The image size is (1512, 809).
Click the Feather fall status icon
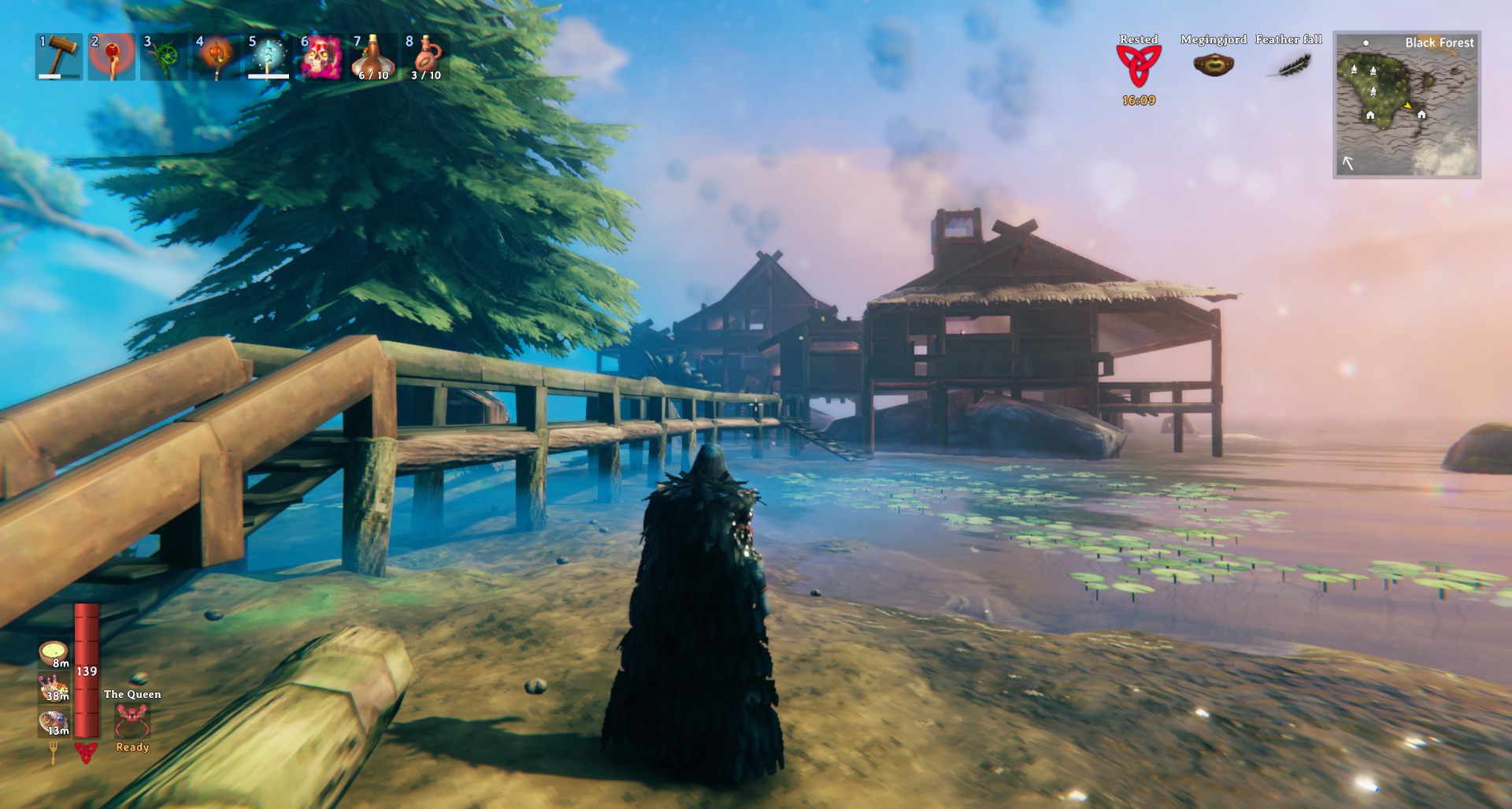coord(1288,65)
